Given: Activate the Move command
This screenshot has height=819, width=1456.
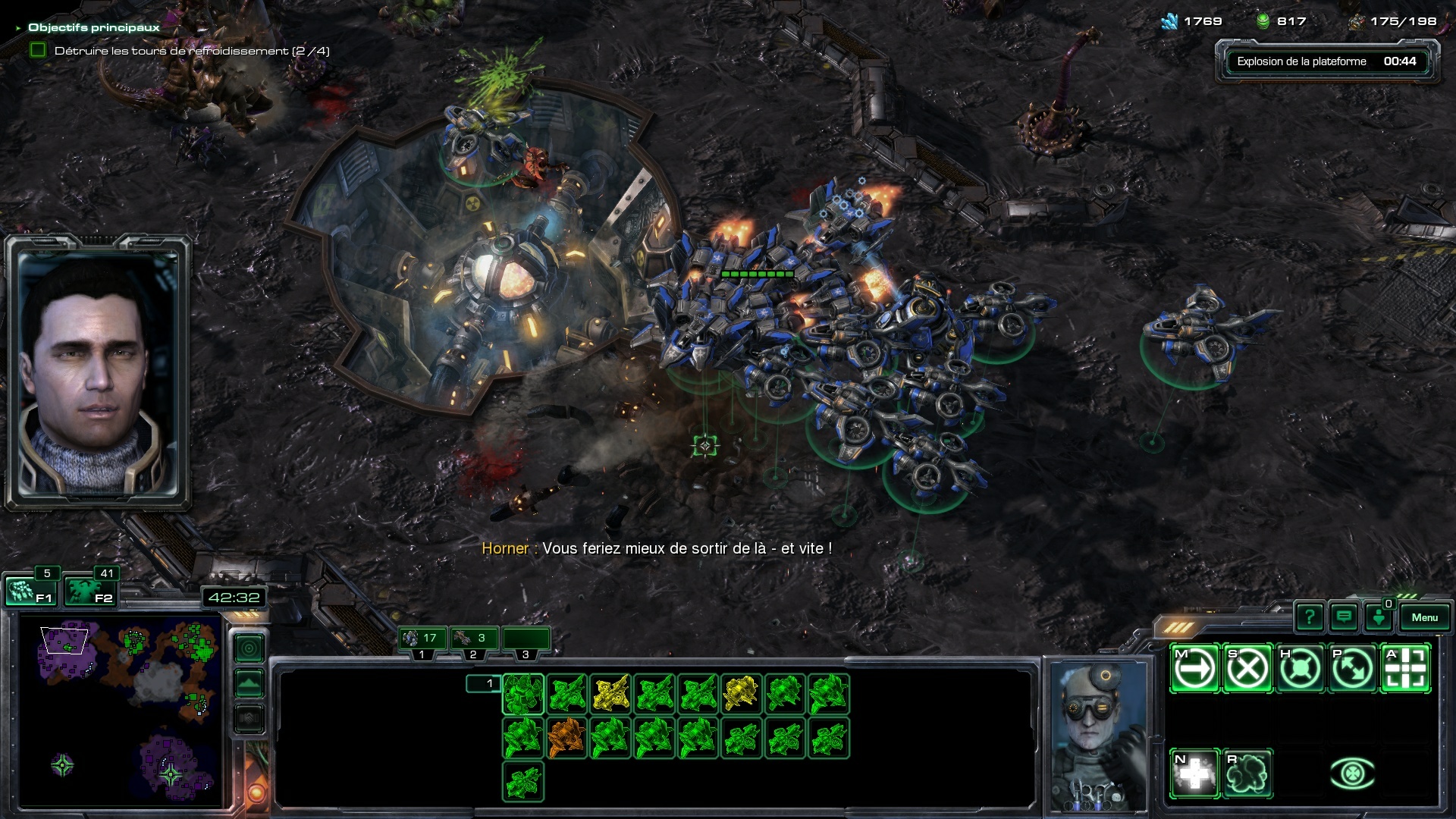Looking at the screenshot, I should coord(1194,669).
